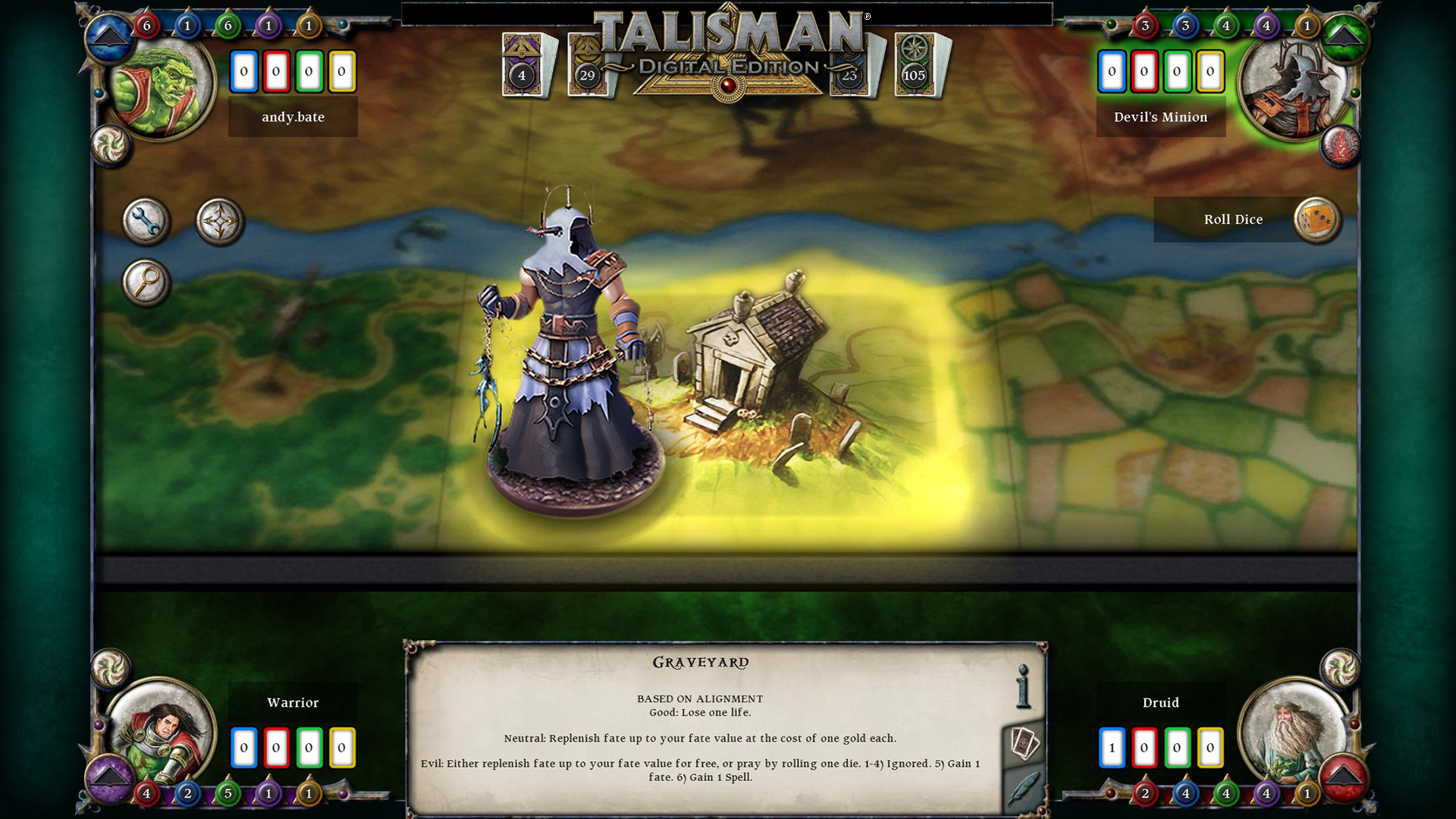This screenshot has width=1456, height=819.
Task: Click the dice icon beside Roll Dice
Action: click(x=1317, y=219)
